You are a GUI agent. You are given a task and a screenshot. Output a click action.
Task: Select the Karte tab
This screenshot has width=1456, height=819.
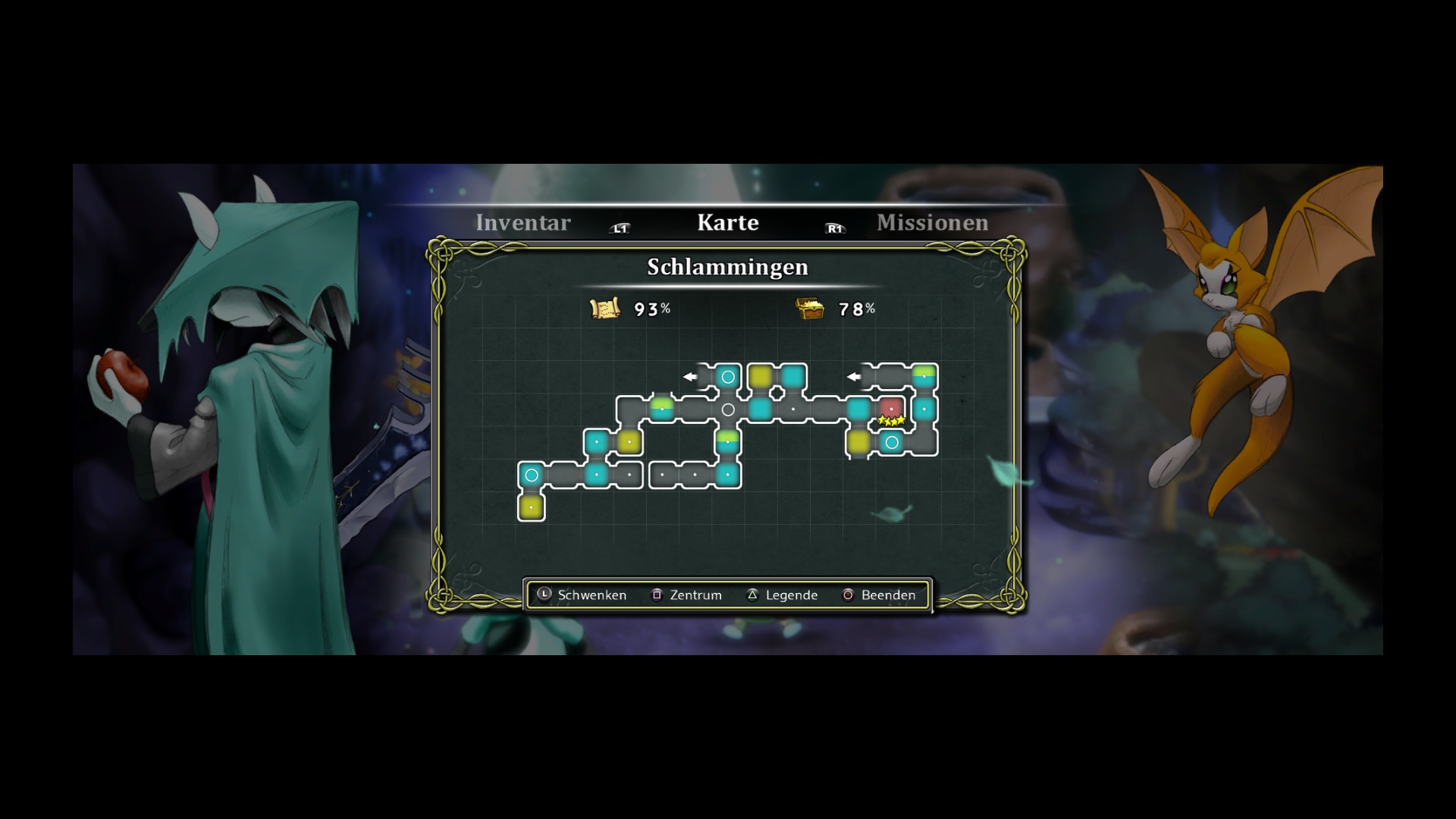[x=727, y=223]
